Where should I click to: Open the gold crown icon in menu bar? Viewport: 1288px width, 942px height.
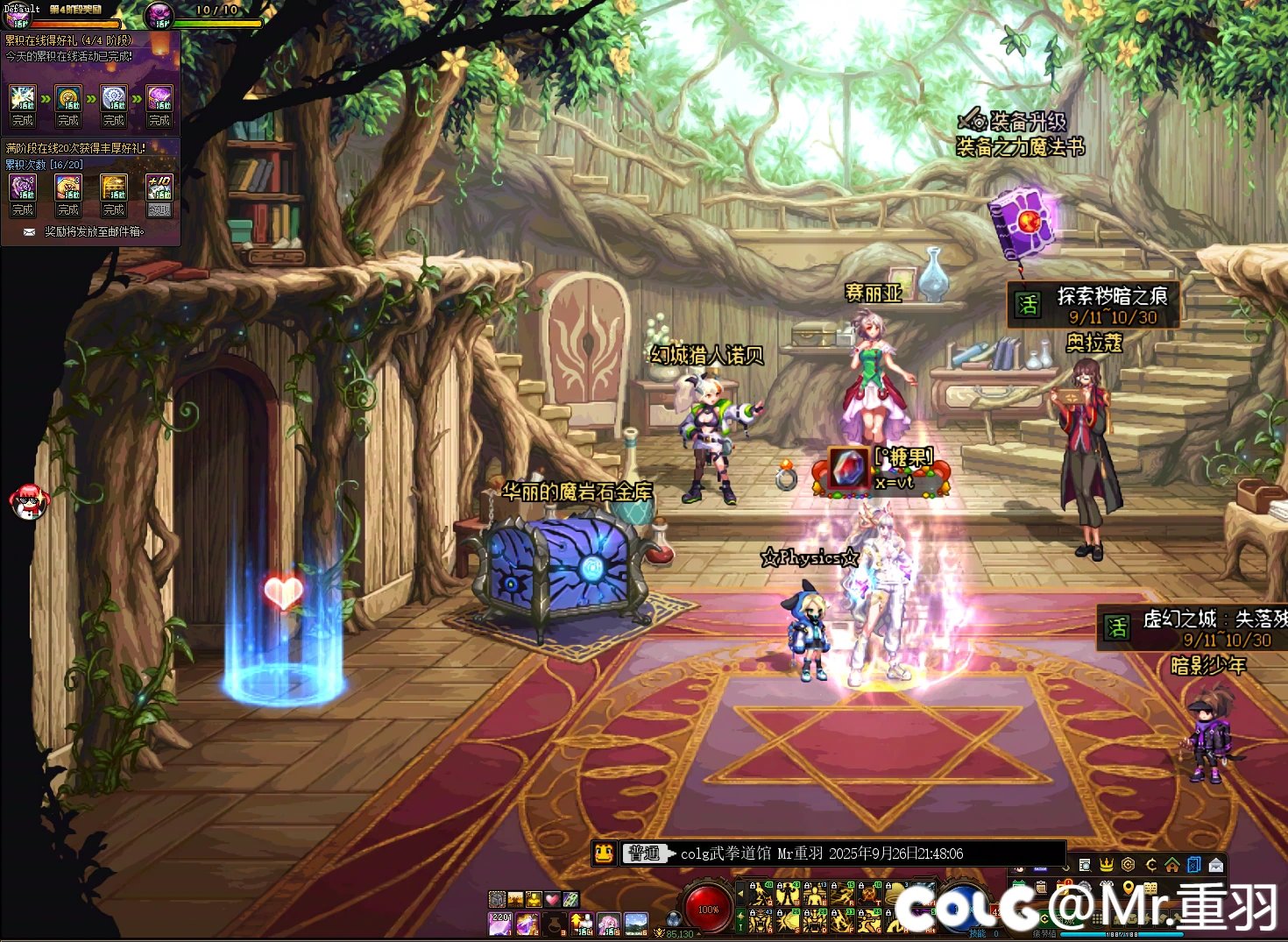(1107, 865)
